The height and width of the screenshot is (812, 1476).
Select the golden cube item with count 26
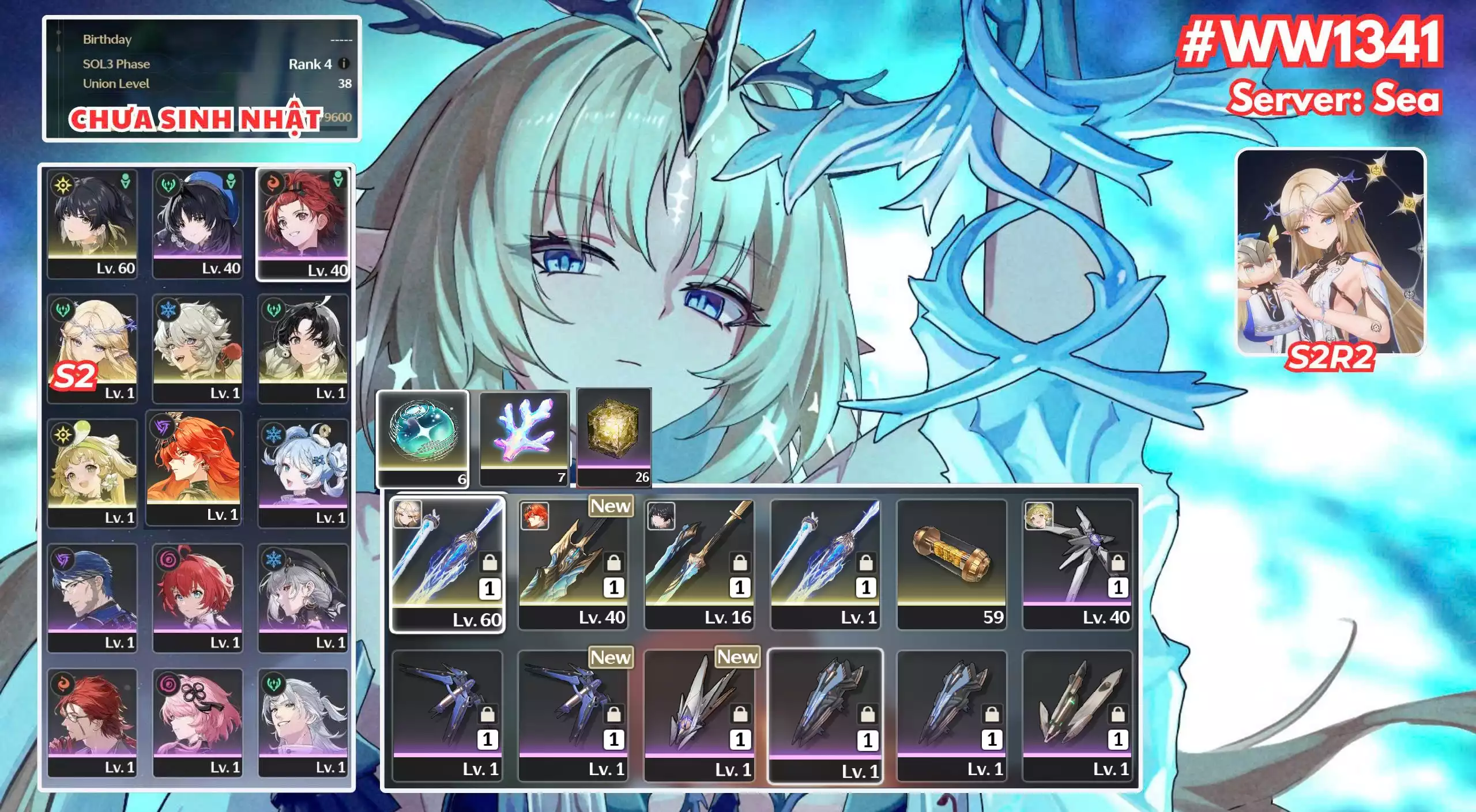click(614, 436)
